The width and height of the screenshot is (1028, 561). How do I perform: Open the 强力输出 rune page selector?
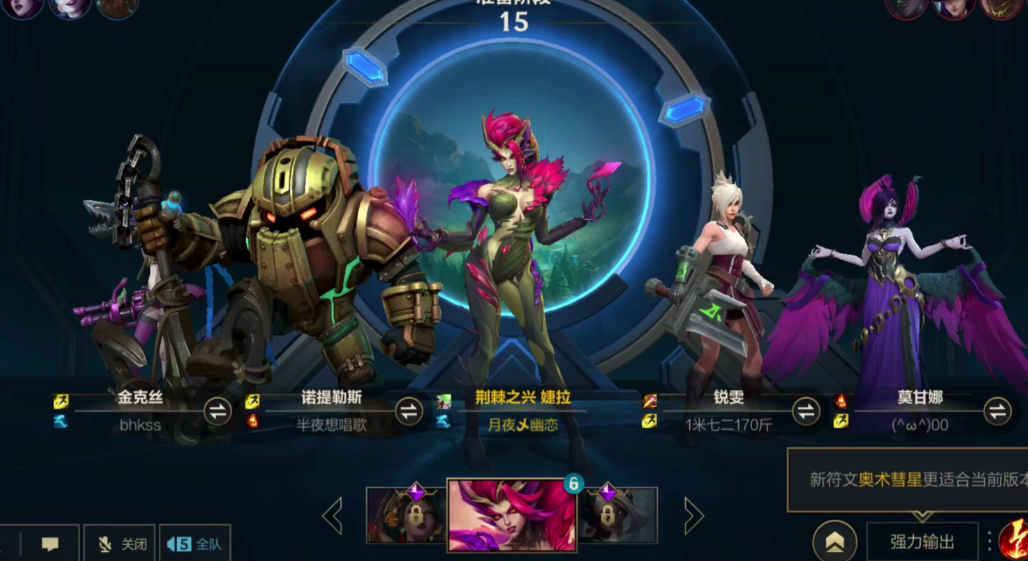pyautogui.click(x=921, y=542)
